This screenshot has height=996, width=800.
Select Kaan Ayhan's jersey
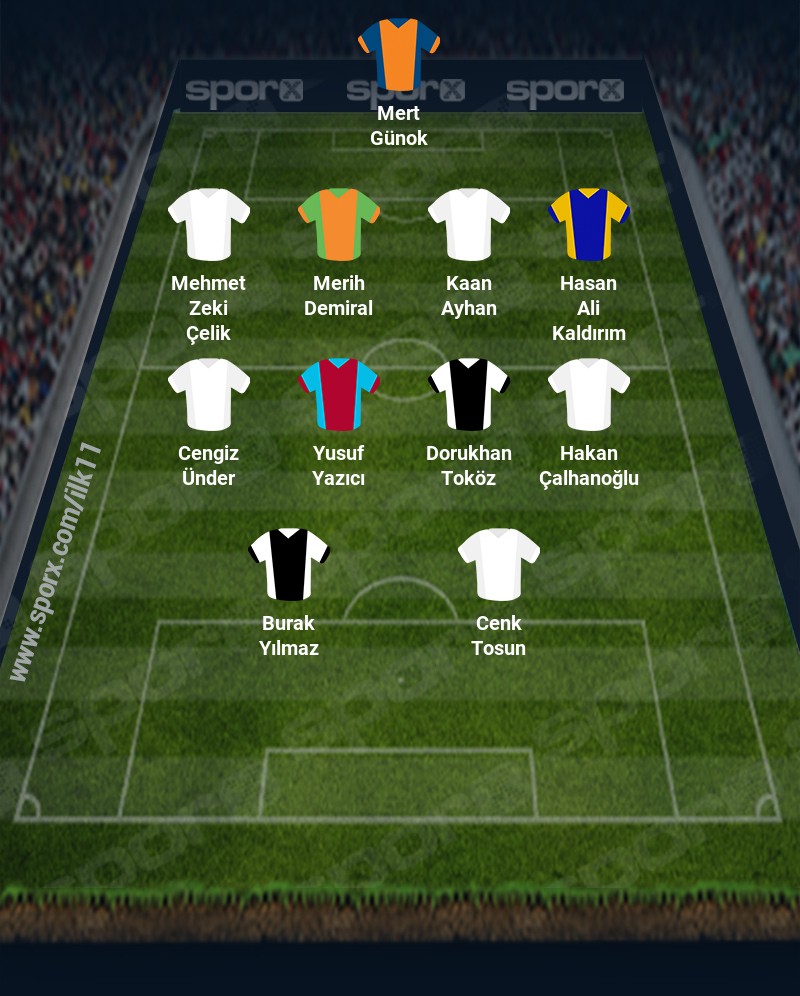coord(469,224)
